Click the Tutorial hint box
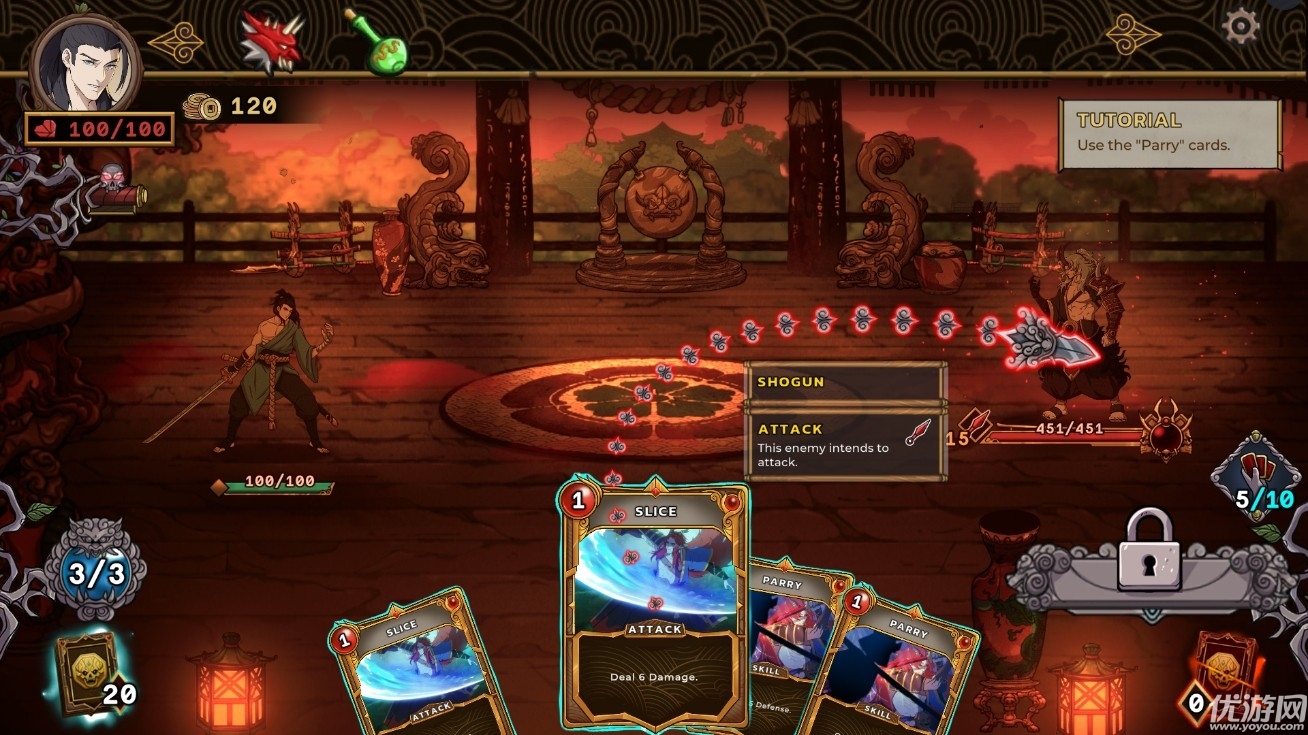The height and width of the screenshot is (735, 1308). point(1169,134)
